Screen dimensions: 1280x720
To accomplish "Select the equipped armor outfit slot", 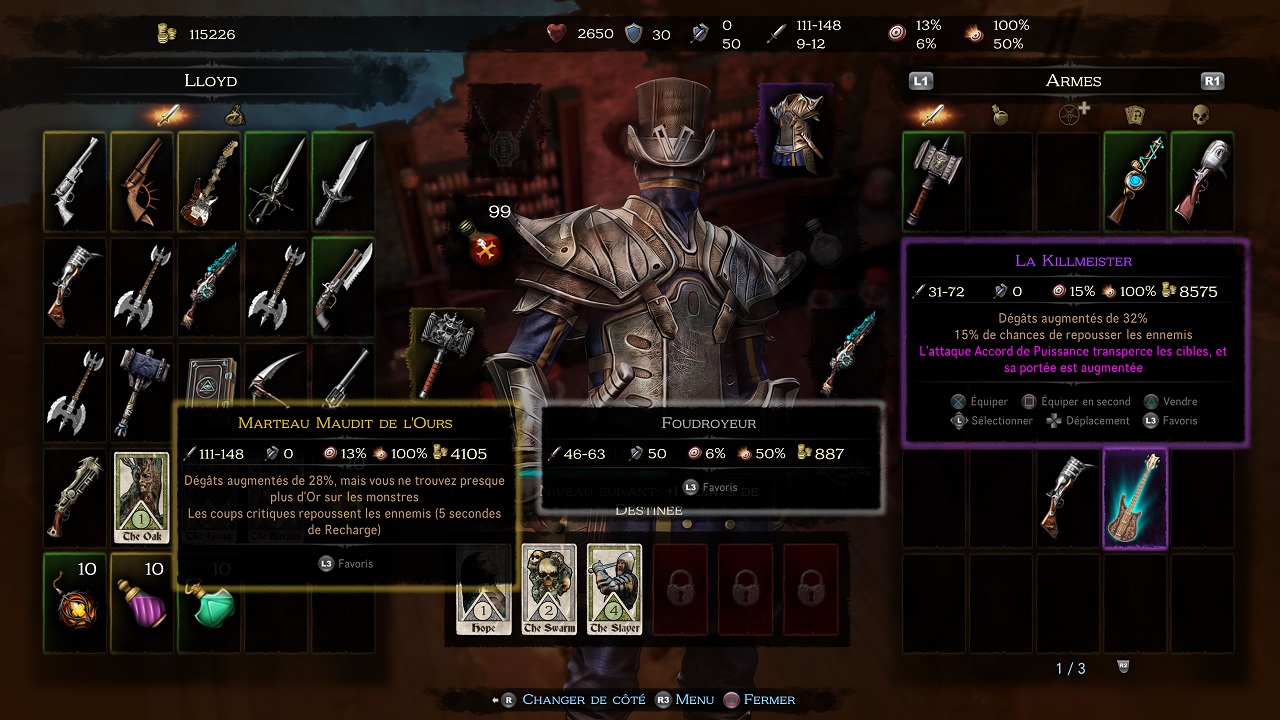I will [x=794, y=130].
